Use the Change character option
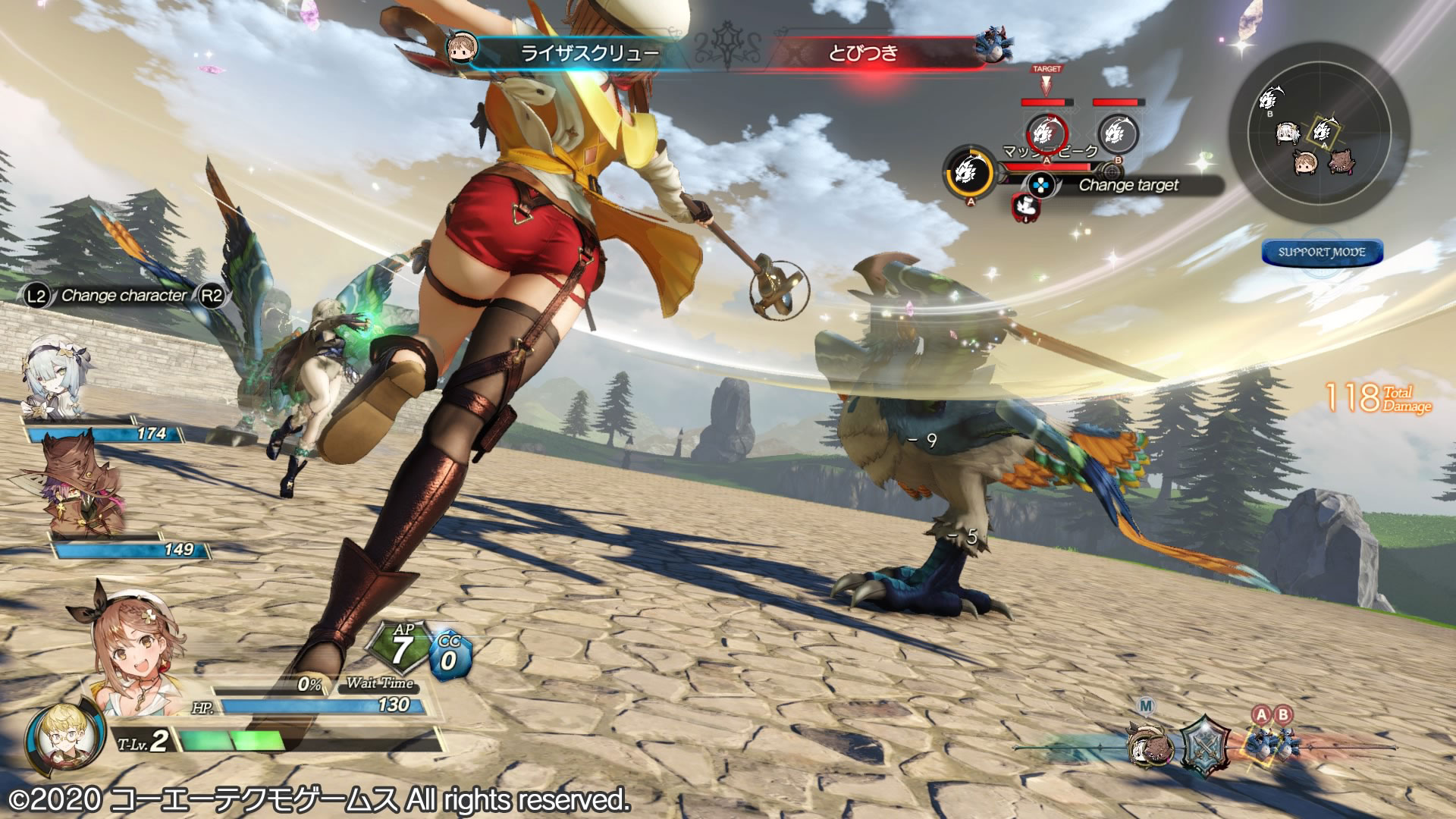The width and height of the screenshot is (1456, 819). click(x=124, y=296)
